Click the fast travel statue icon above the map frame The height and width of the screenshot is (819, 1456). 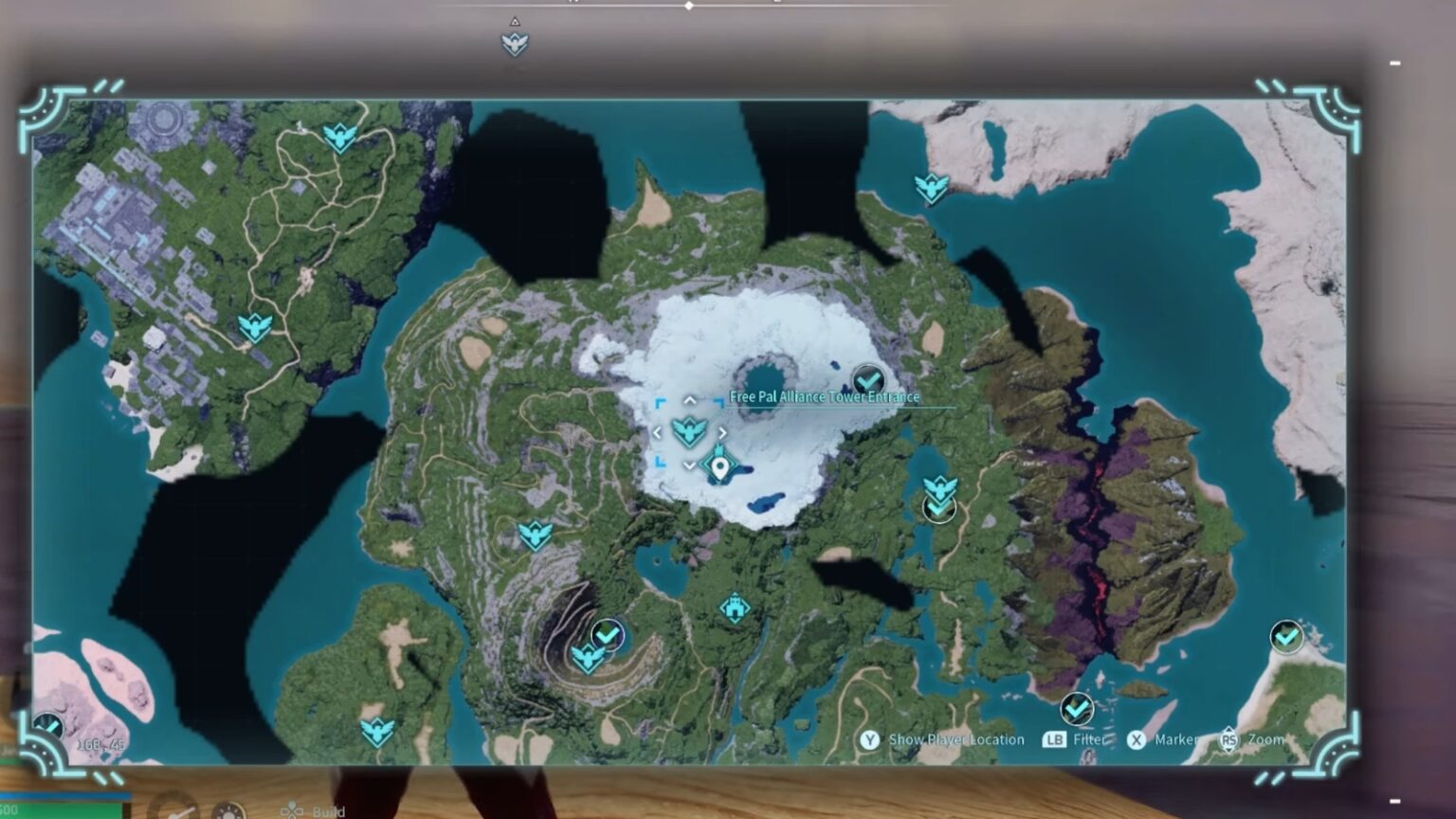(x=515, y=42)
